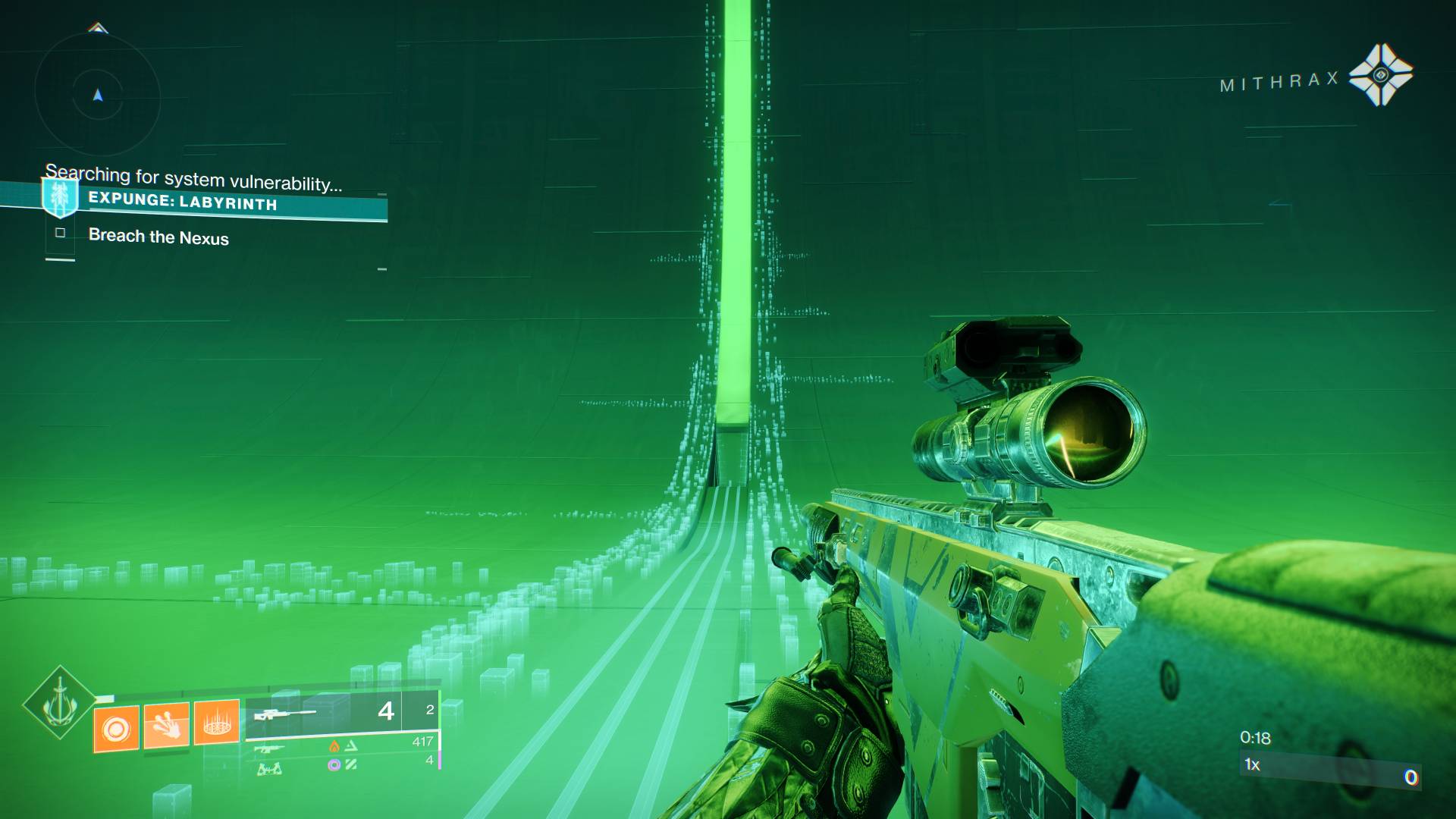Select the arc energy icon near 417
This screenshot has width=1456, height=819.
pyautogui.click(x=353, y=746)
